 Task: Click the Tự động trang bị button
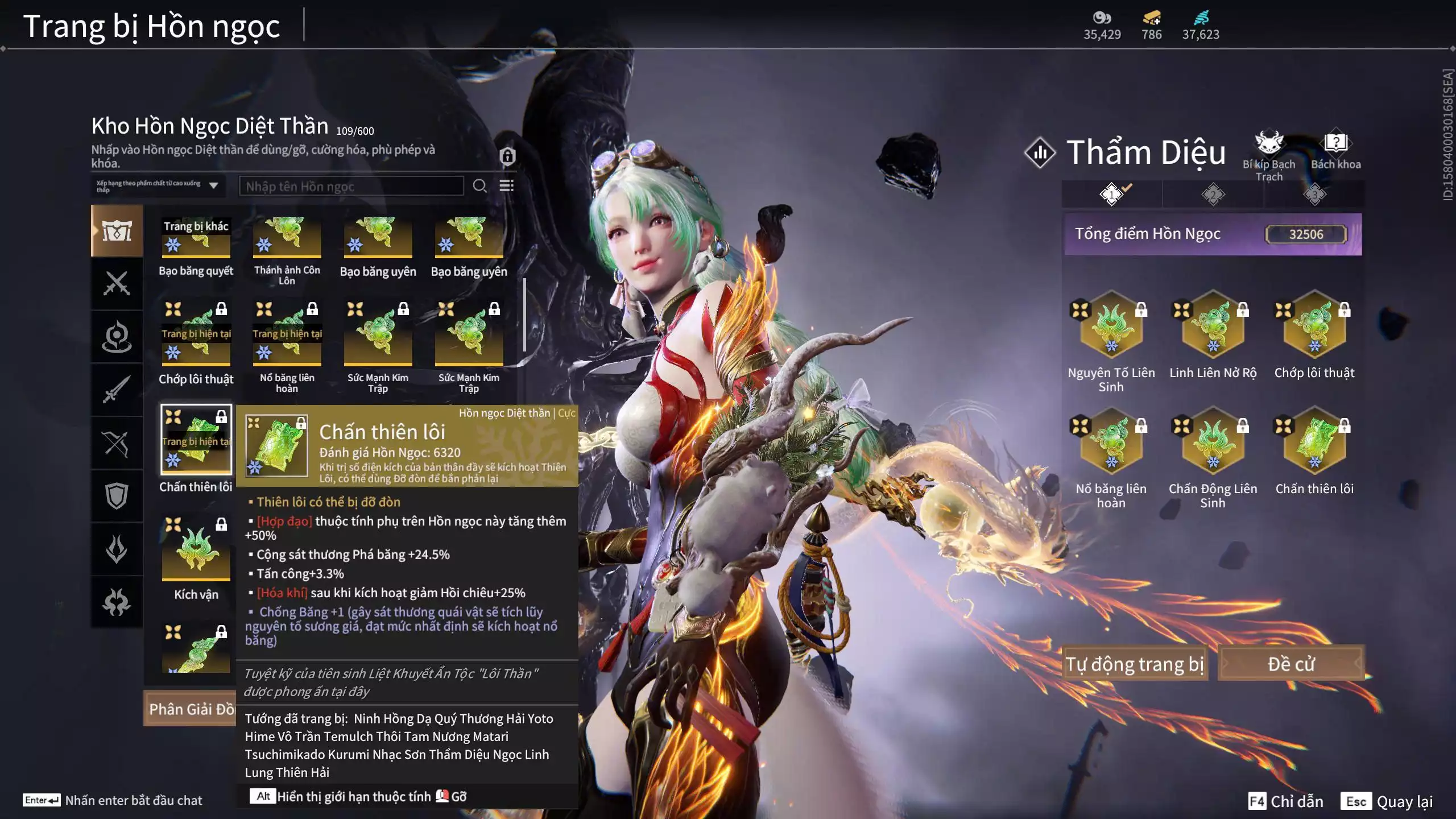point(1134,664)
